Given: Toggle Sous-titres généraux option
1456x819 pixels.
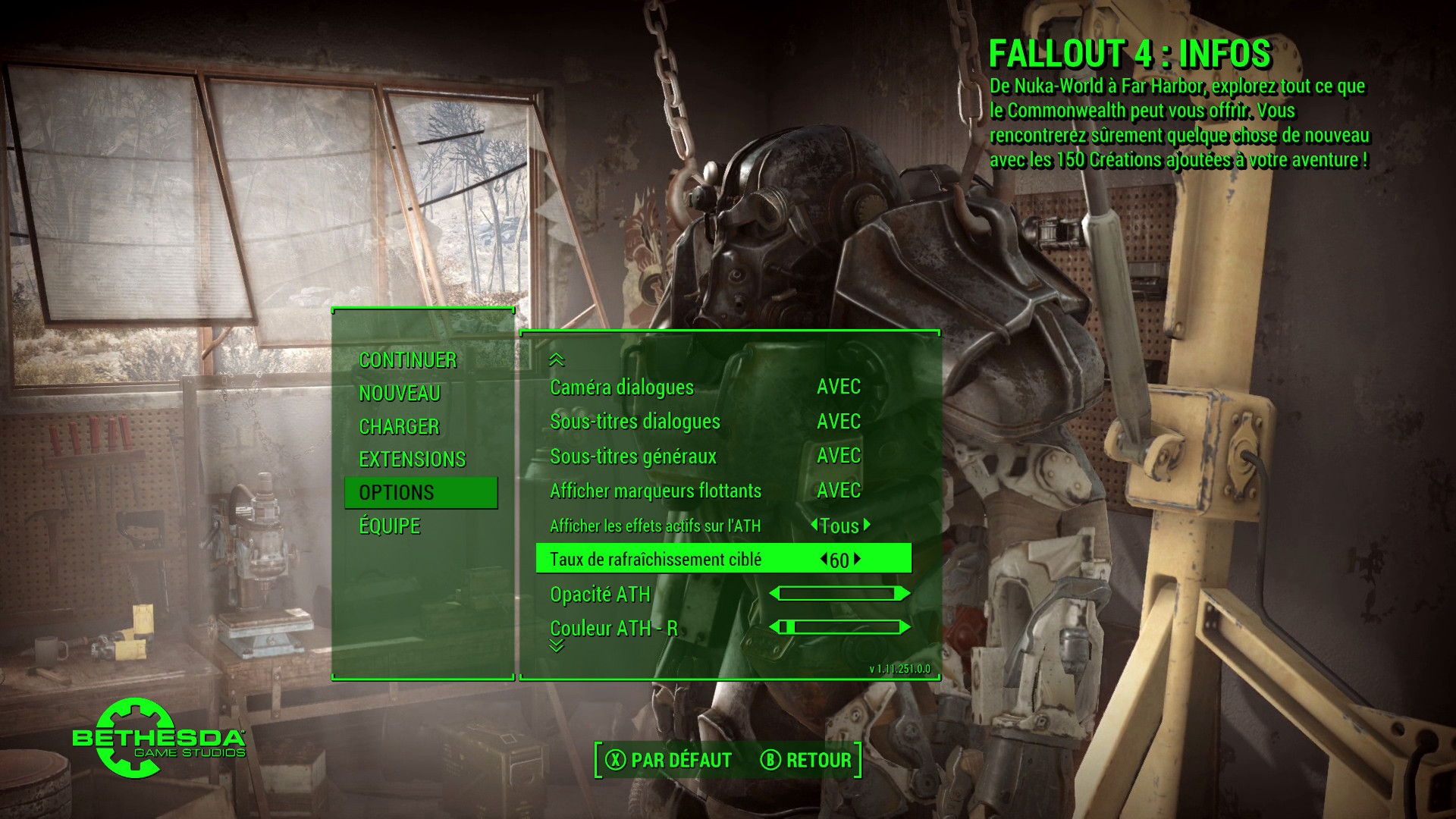Looking at the screenshot, I should click(838, 456).
